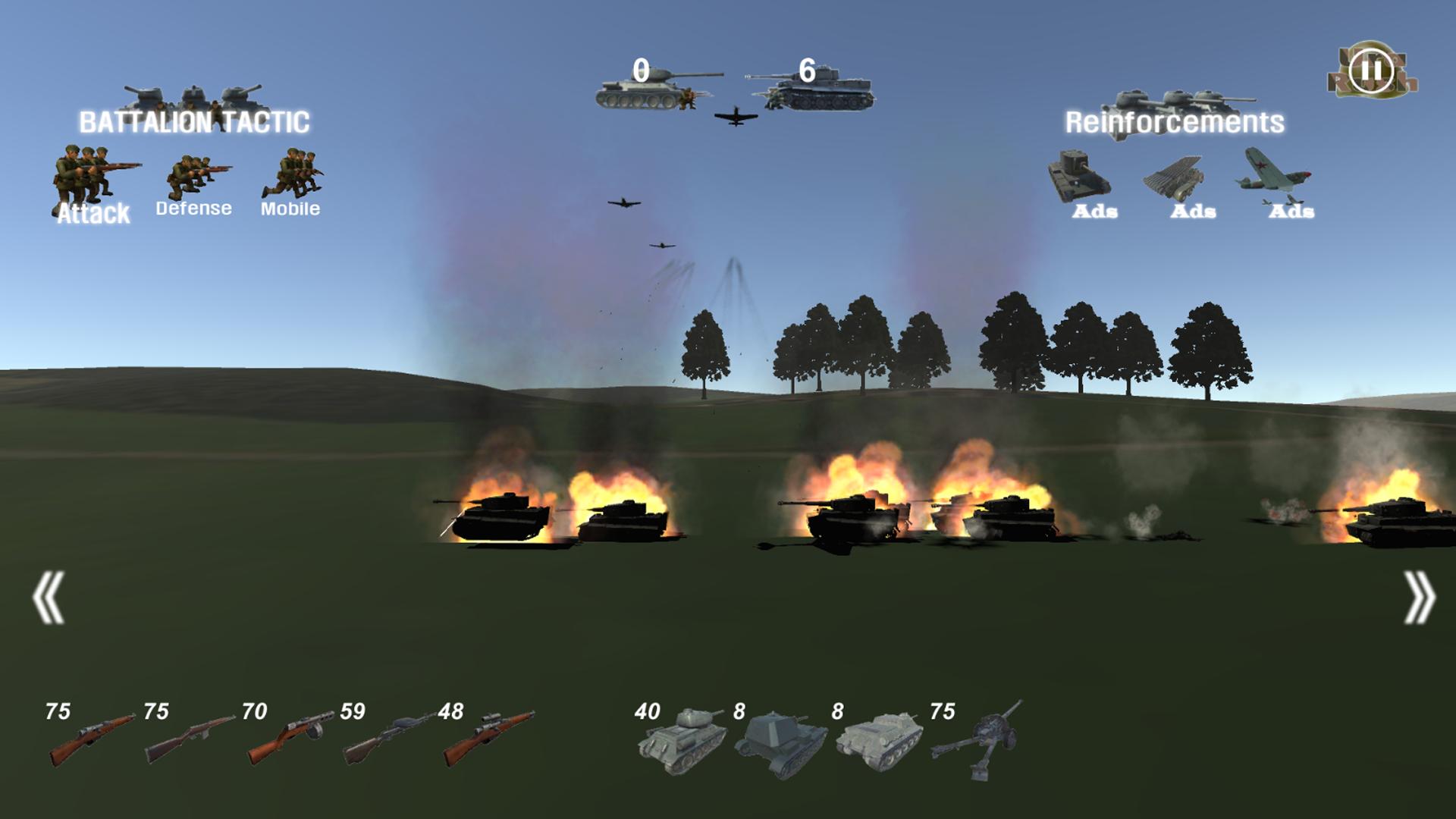Image resolution: width=1456 pixels, height=819 pixels.
Task: Click the Reinforcements title label
Action: [x=1174, y=120]
